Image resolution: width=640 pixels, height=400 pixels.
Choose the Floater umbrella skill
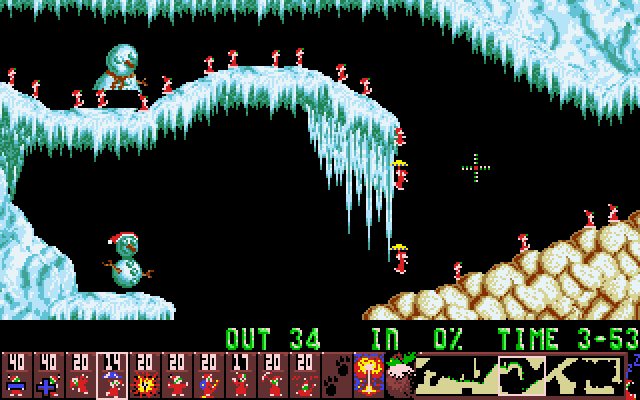click(112, 375)
